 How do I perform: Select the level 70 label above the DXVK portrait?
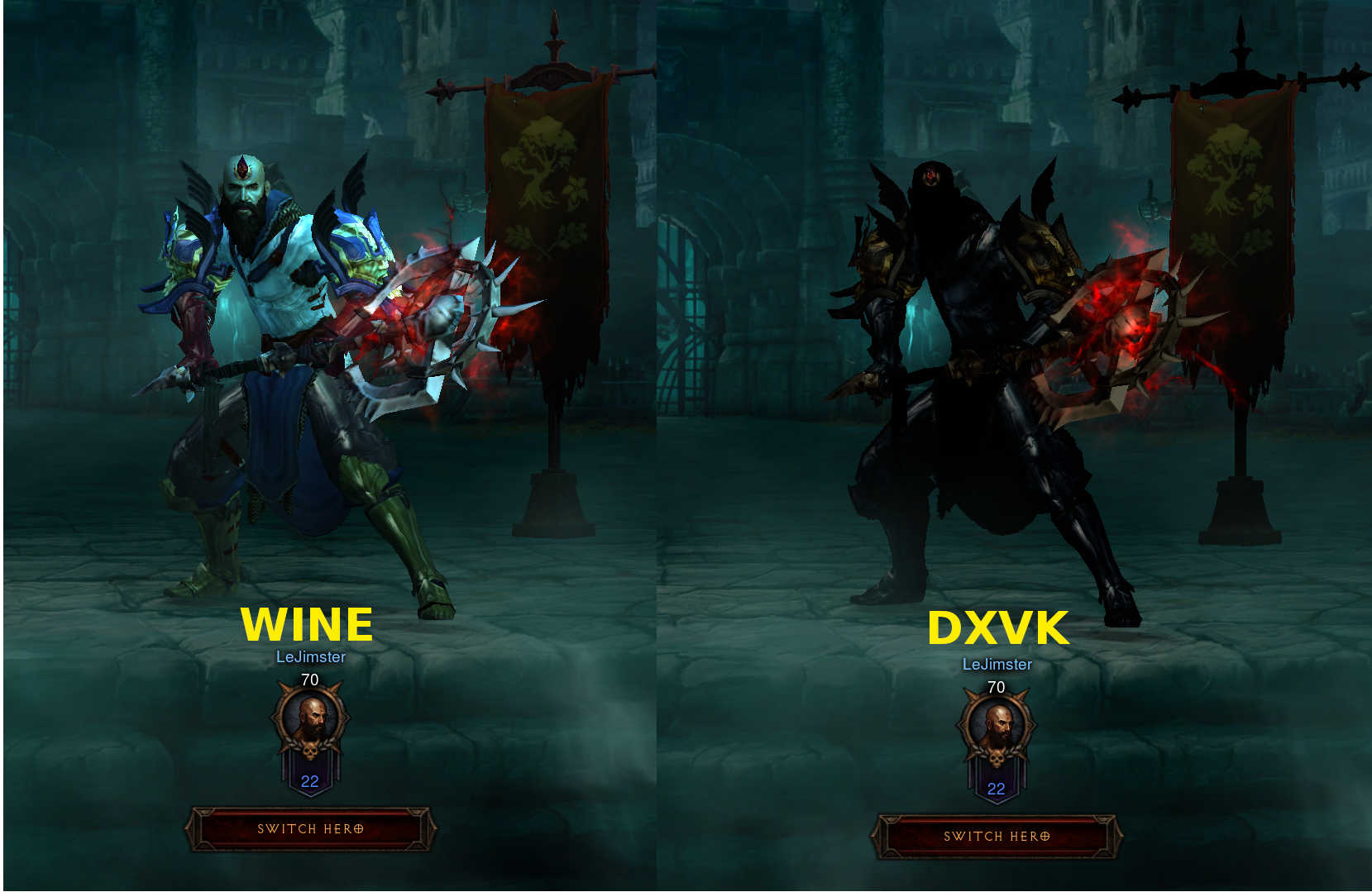coord(996,686)
